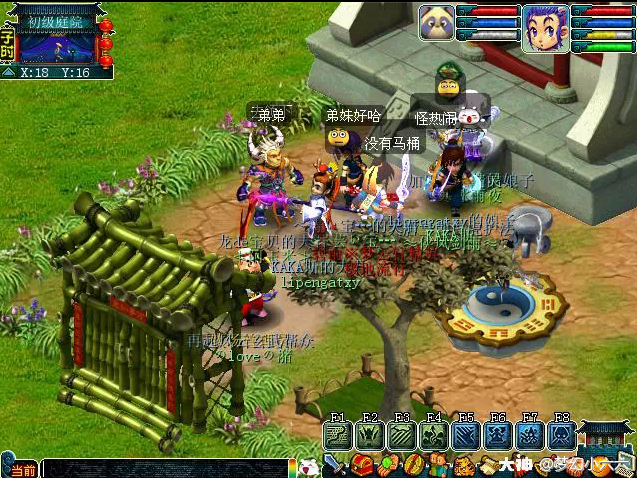
Task: Click the white pet face icon
Action: point(308,466)
